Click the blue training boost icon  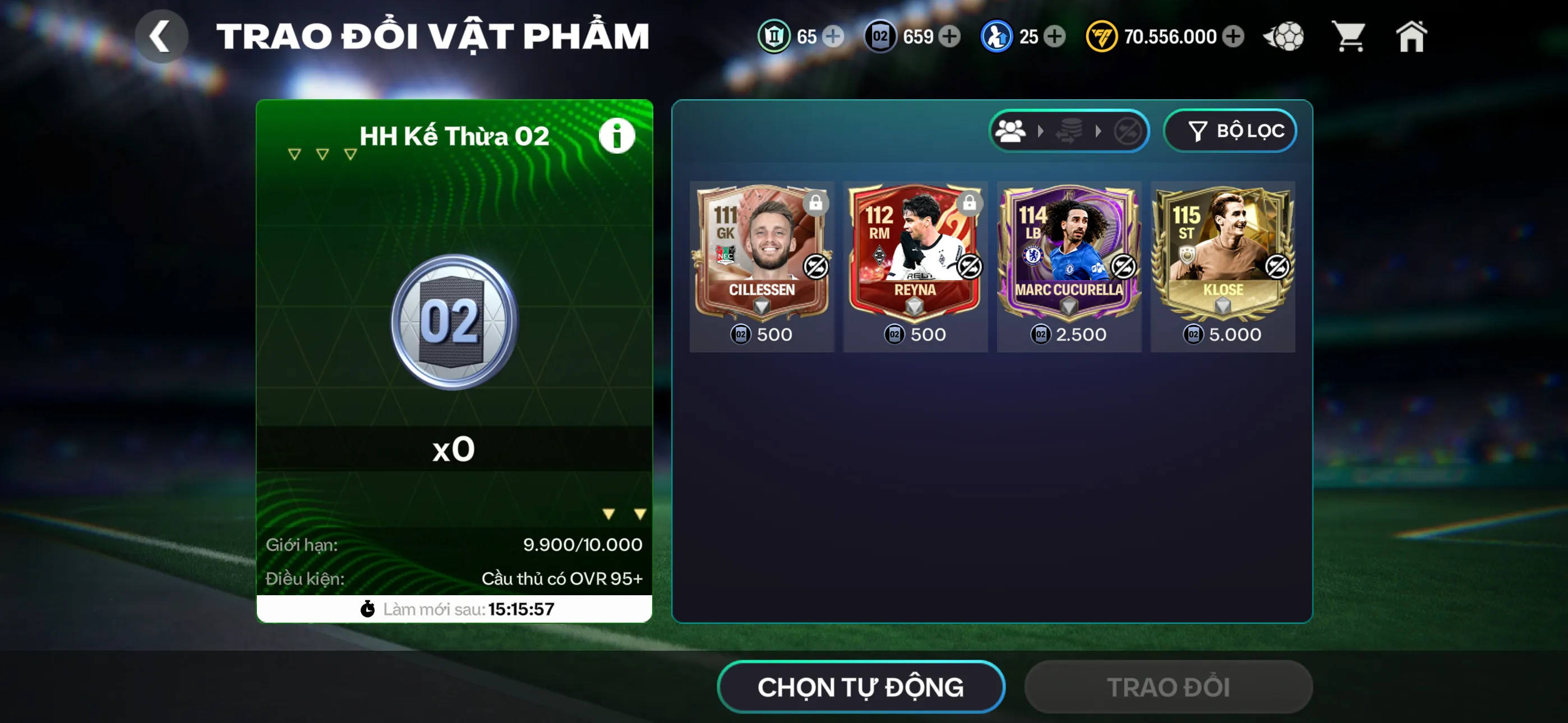click(997, 36)
